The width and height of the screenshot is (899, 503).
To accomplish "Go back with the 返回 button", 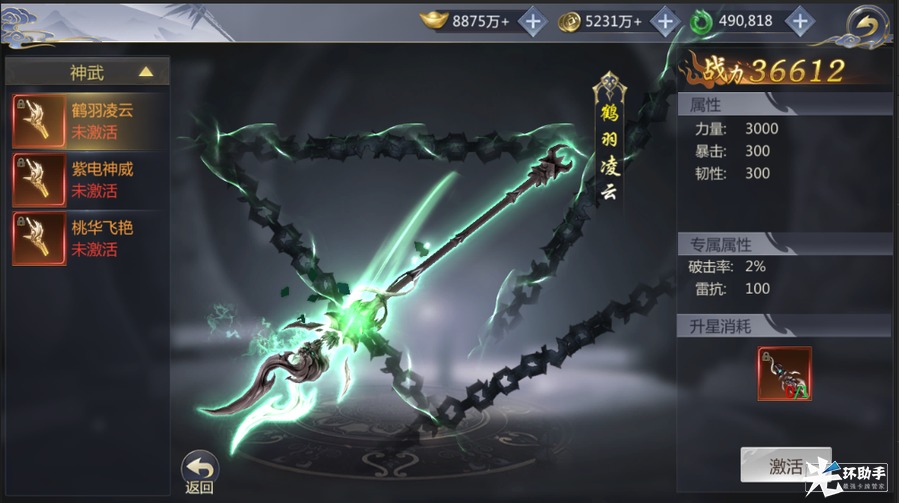I will 199,471.
